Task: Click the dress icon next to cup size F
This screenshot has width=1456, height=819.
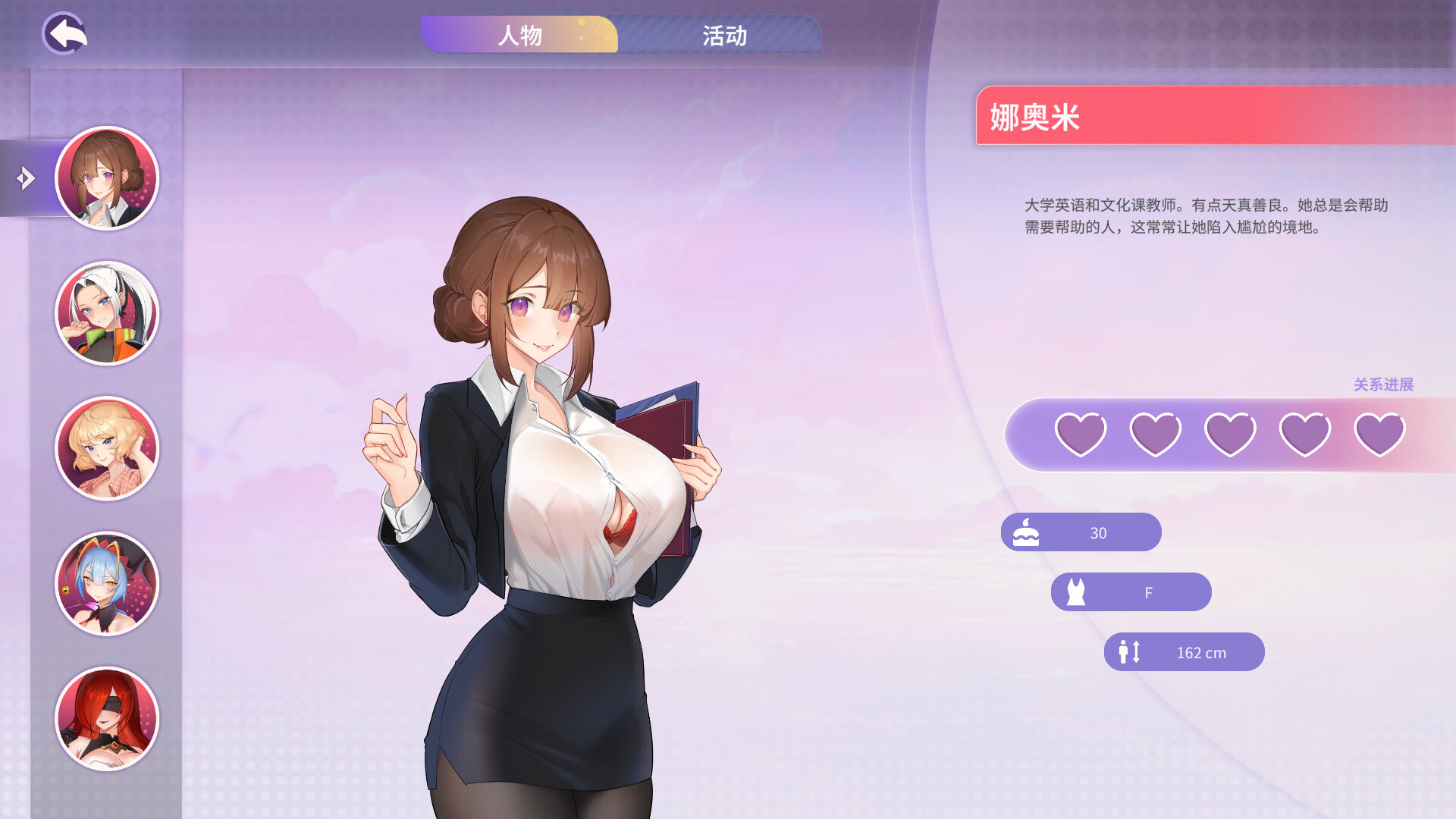Action: pos(1075,591)
